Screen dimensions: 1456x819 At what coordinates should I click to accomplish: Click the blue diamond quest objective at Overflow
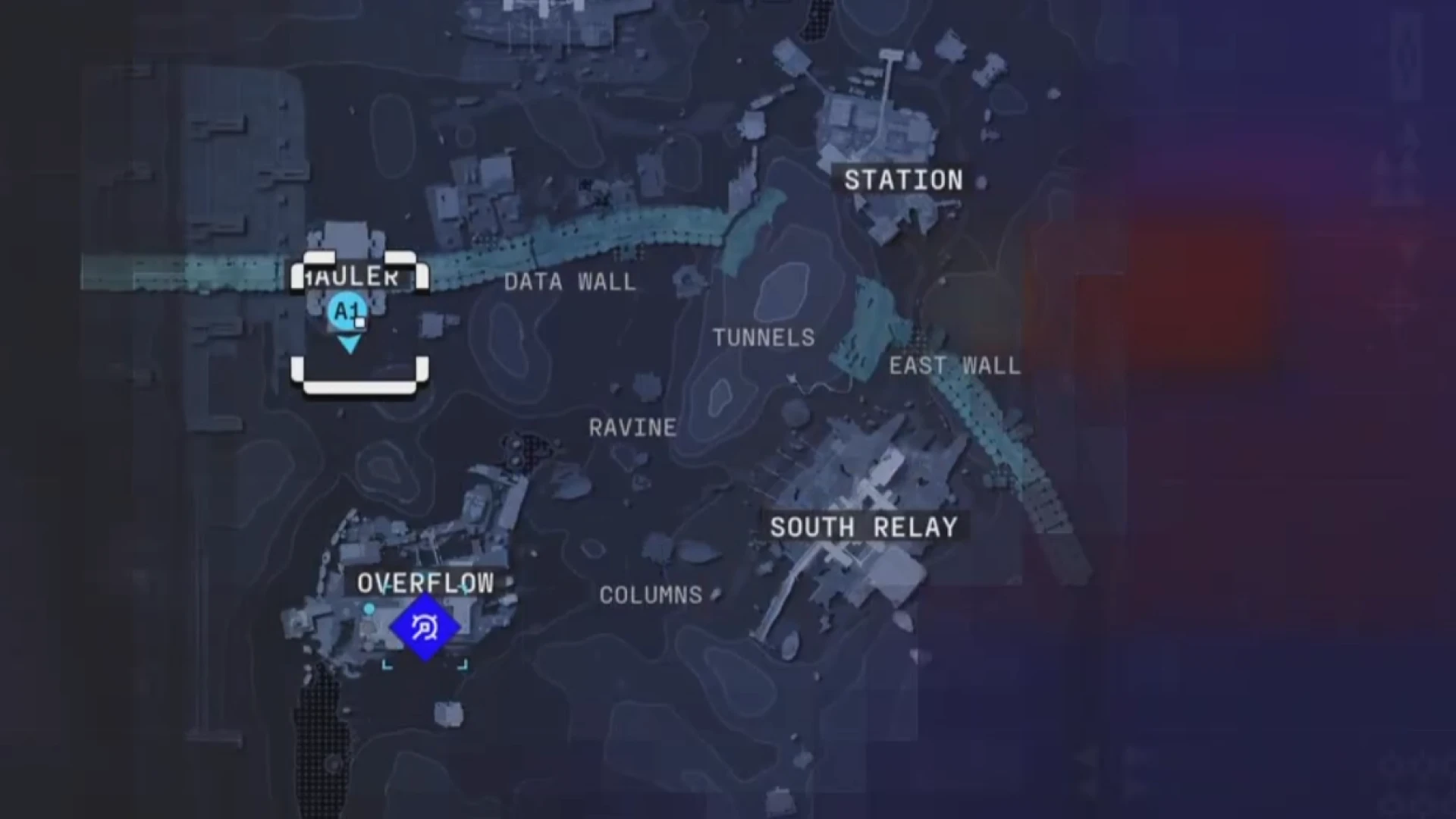[425, 626]
